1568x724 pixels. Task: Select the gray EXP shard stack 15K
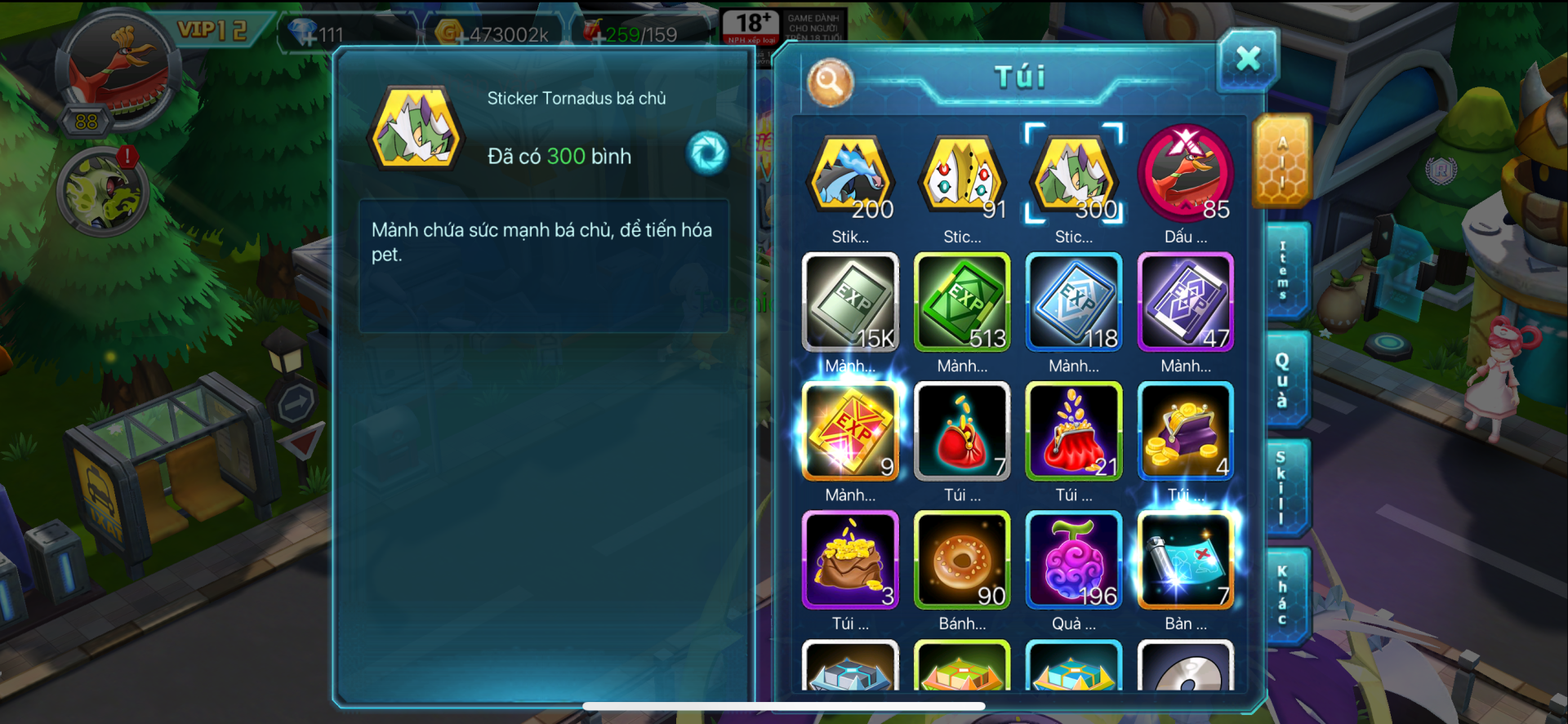[x=850, y=303]
